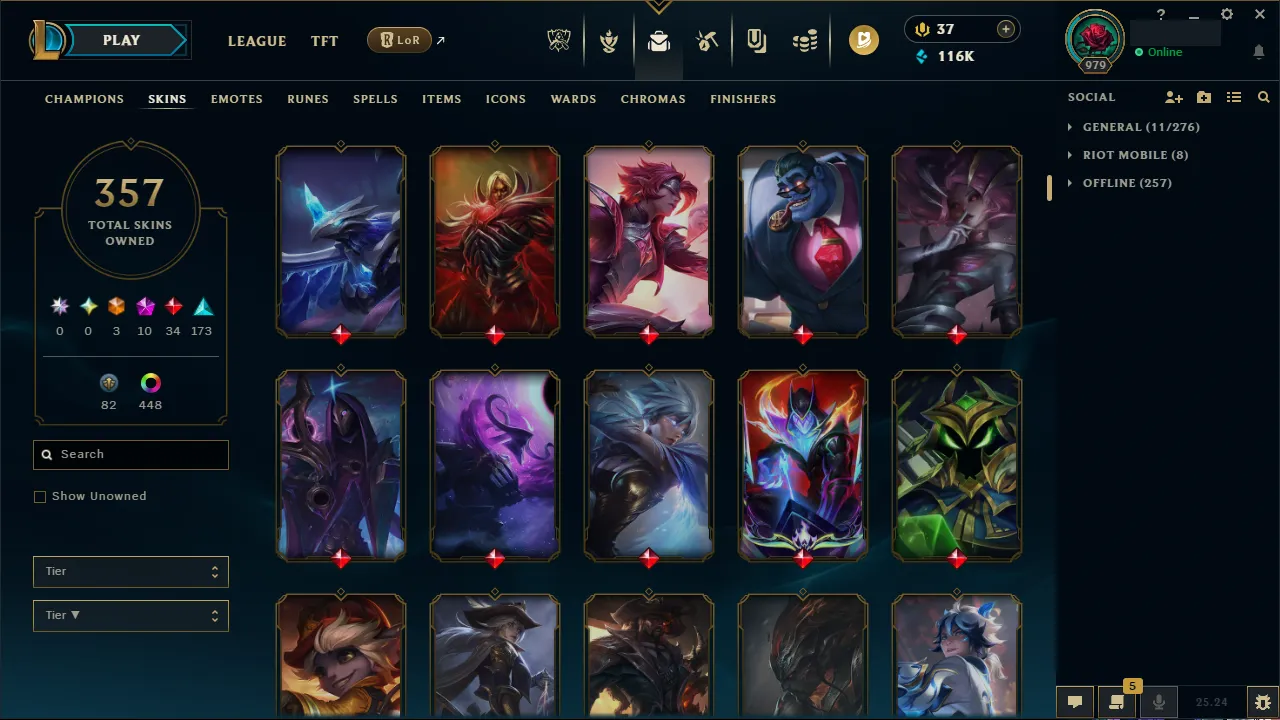The height and width of the screenshot is (720, 1280).
Task: Switch to the CHROMAS tab
Action: pos(653,99)
